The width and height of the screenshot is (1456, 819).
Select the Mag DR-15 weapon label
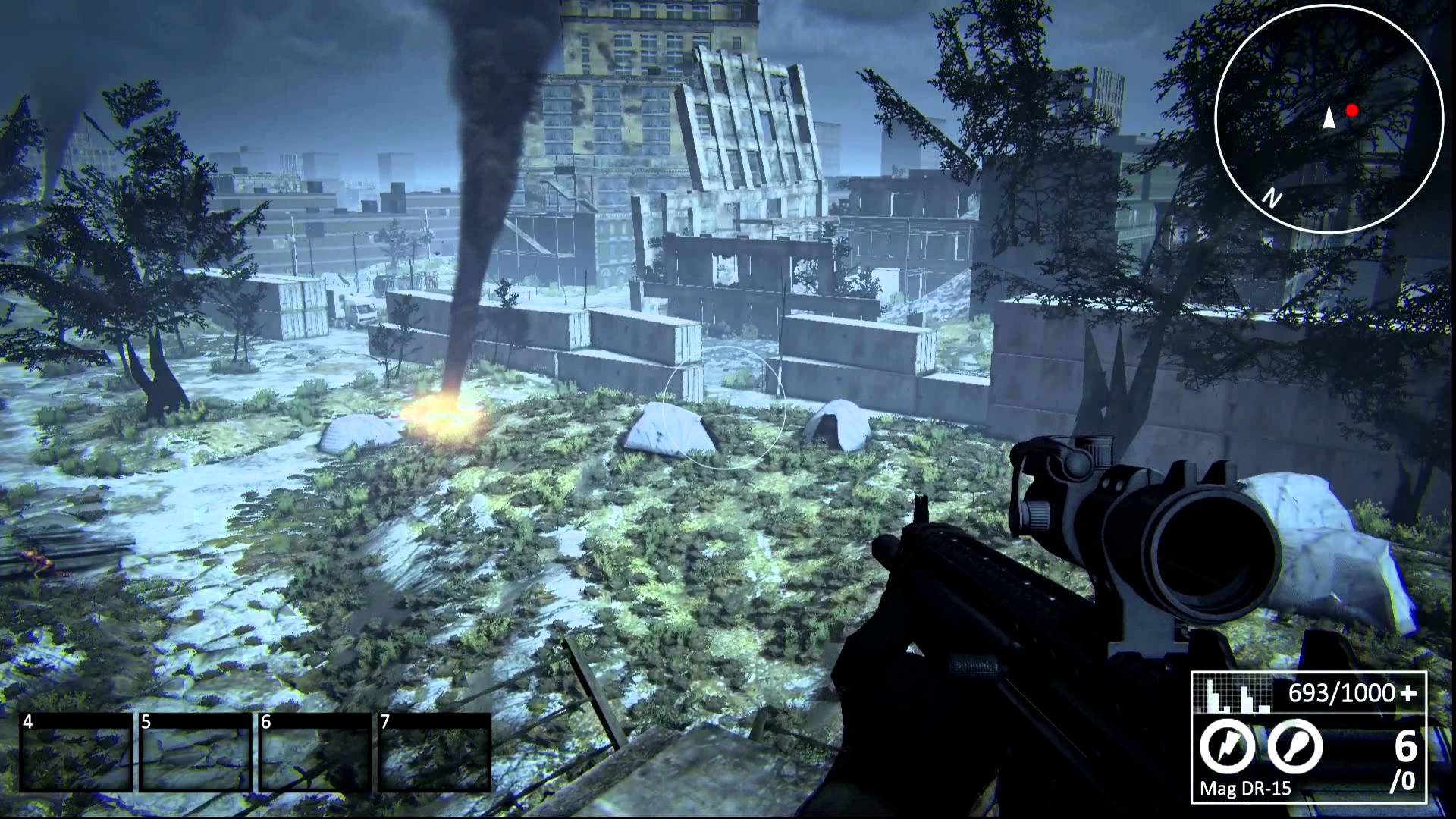[x=1245, y=789]
